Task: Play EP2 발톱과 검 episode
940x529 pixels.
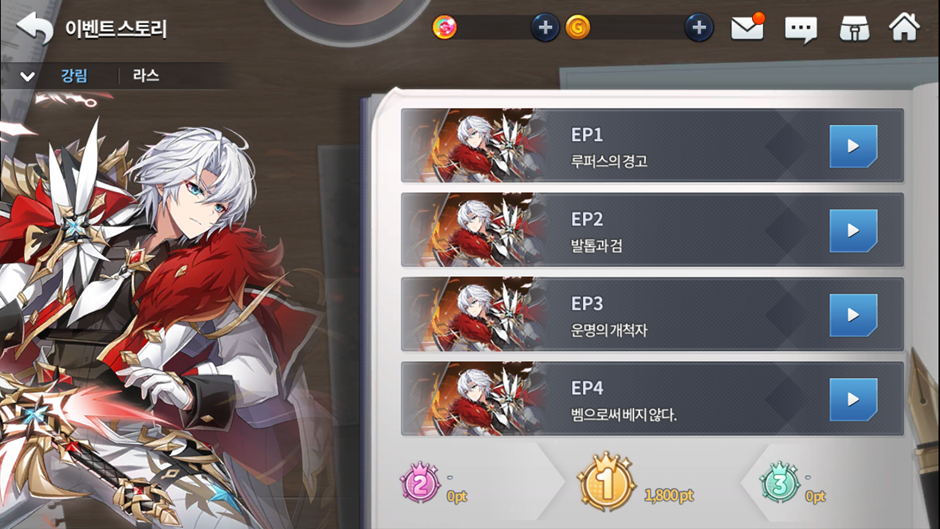Action: (852, 230)
